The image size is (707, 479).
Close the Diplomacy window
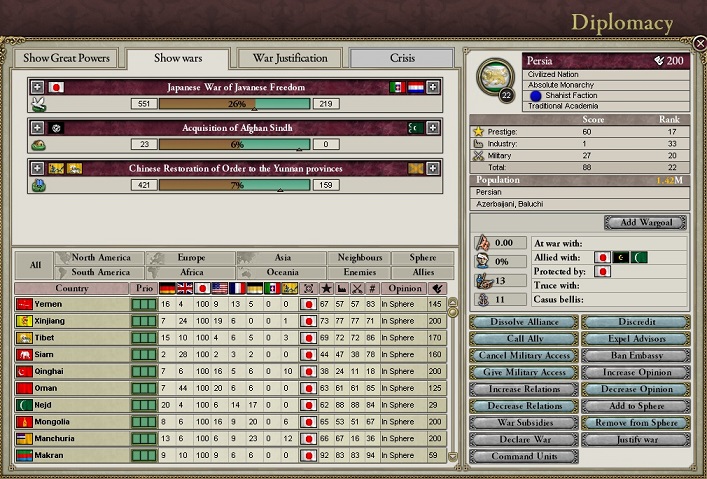click(699, 43)
